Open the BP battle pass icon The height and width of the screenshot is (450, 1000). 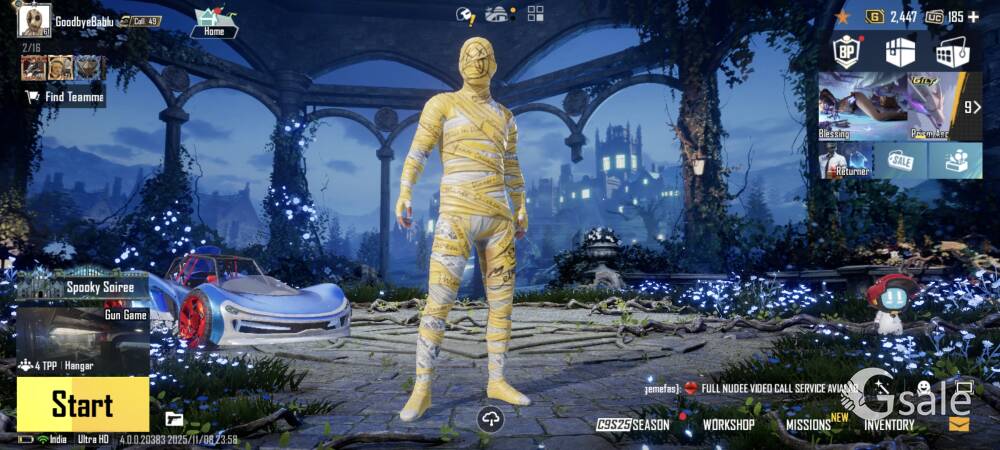[x=848, y=53]
